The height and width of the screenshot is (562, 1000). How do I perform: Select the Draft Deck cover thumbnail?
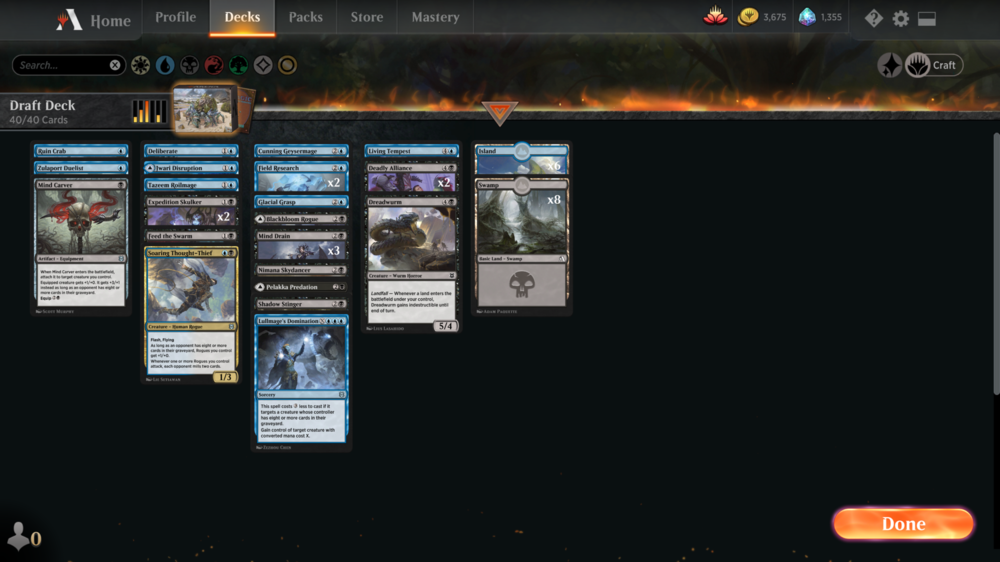(203, 109)
